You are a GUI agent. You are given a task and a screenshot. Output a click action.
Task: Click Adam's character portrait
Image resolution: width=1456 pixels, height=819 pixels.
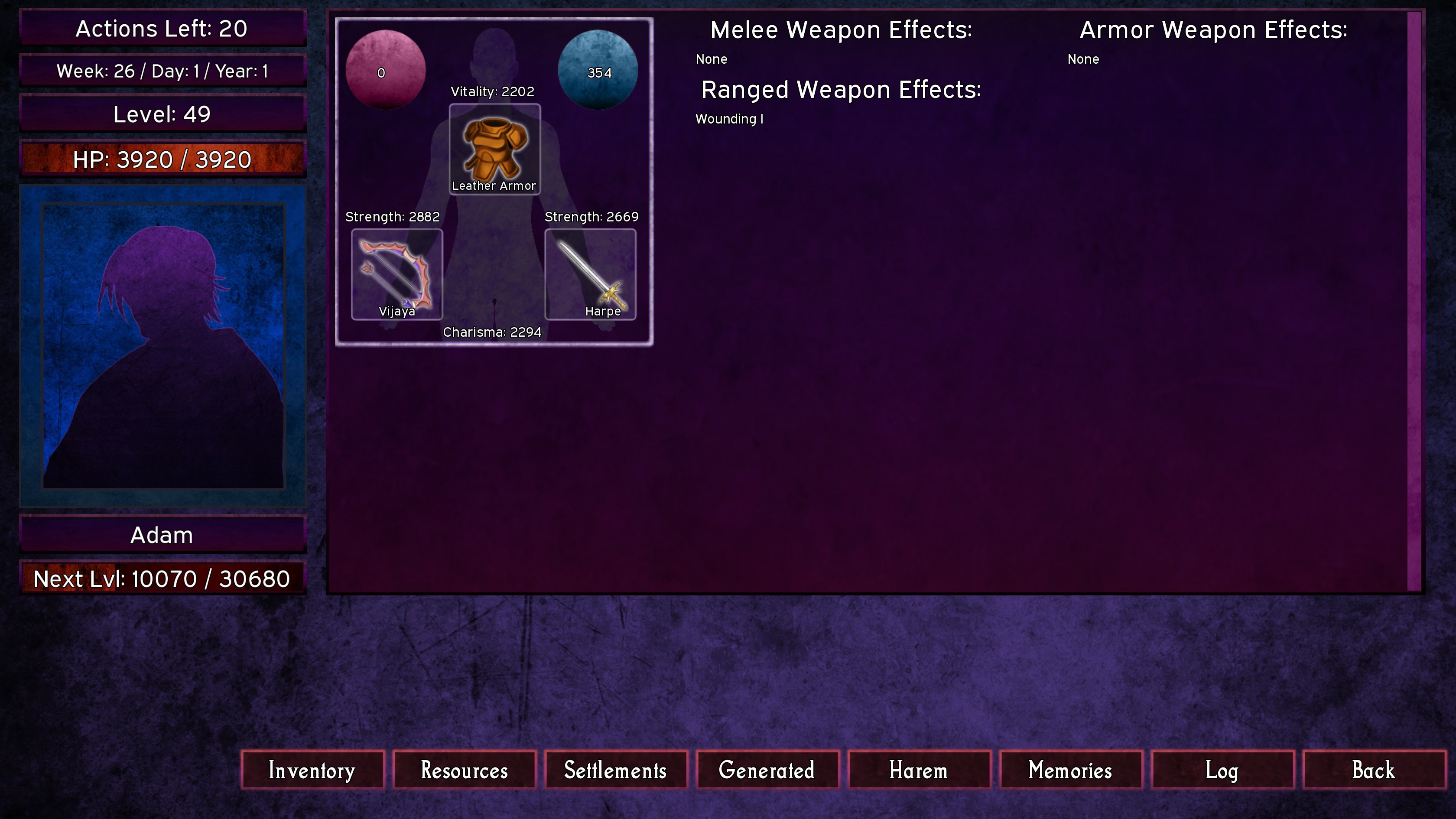(x=163, y=346)
